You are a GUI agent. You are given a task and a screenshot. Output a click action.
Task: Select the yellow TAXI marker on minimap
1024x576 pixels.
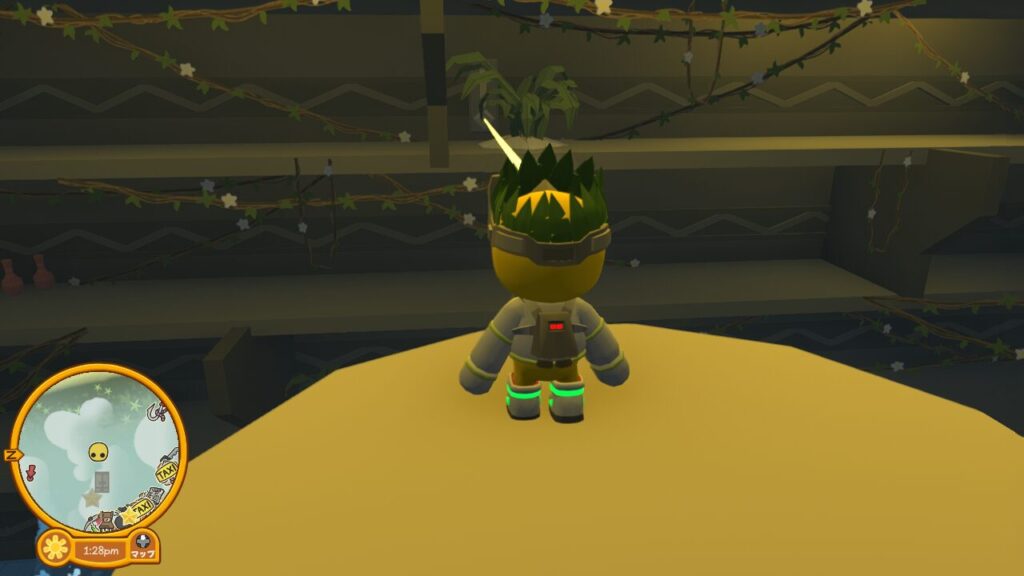pyautogui.click(x=166, y=470)
